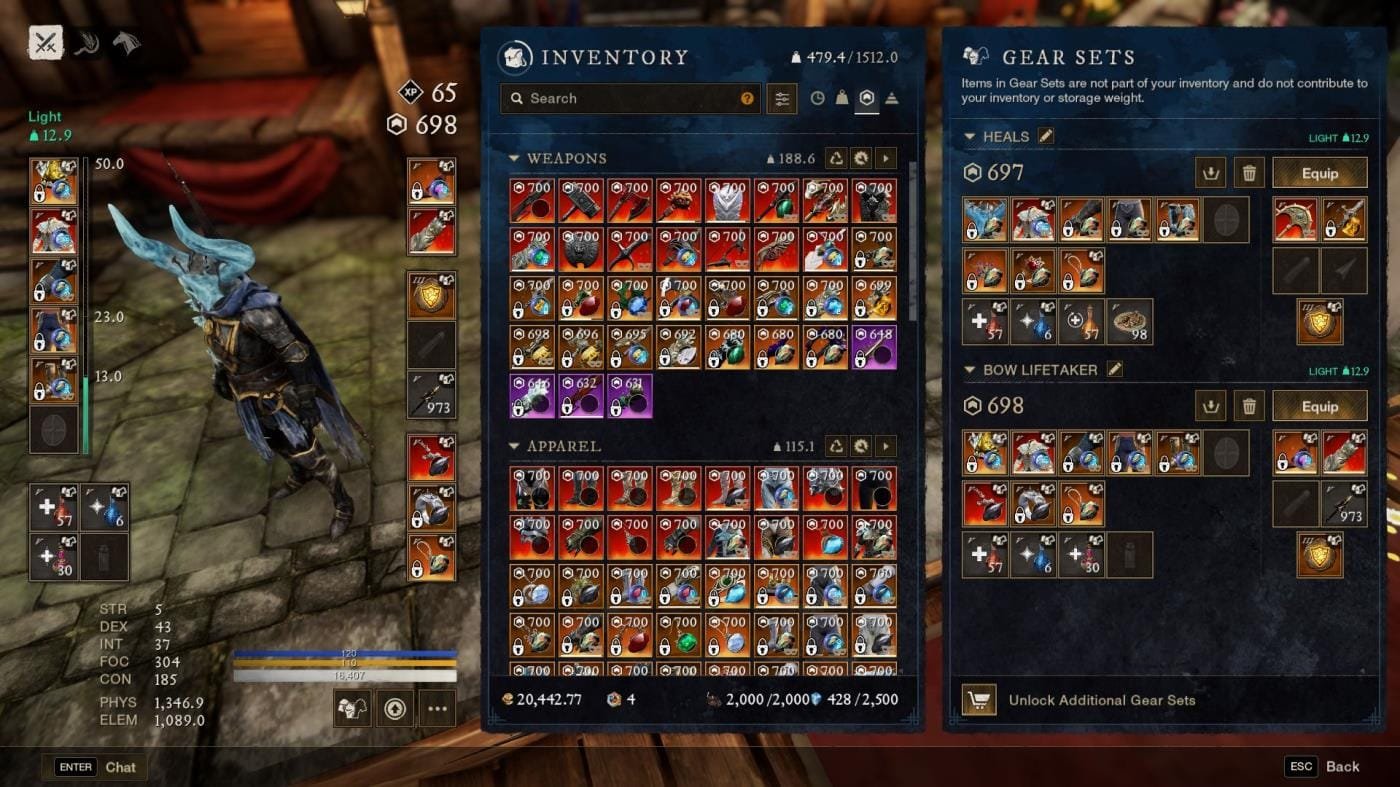The image size is (1400, 787).
Task: Sort inventory by weight icon
Action: point(842,98)
